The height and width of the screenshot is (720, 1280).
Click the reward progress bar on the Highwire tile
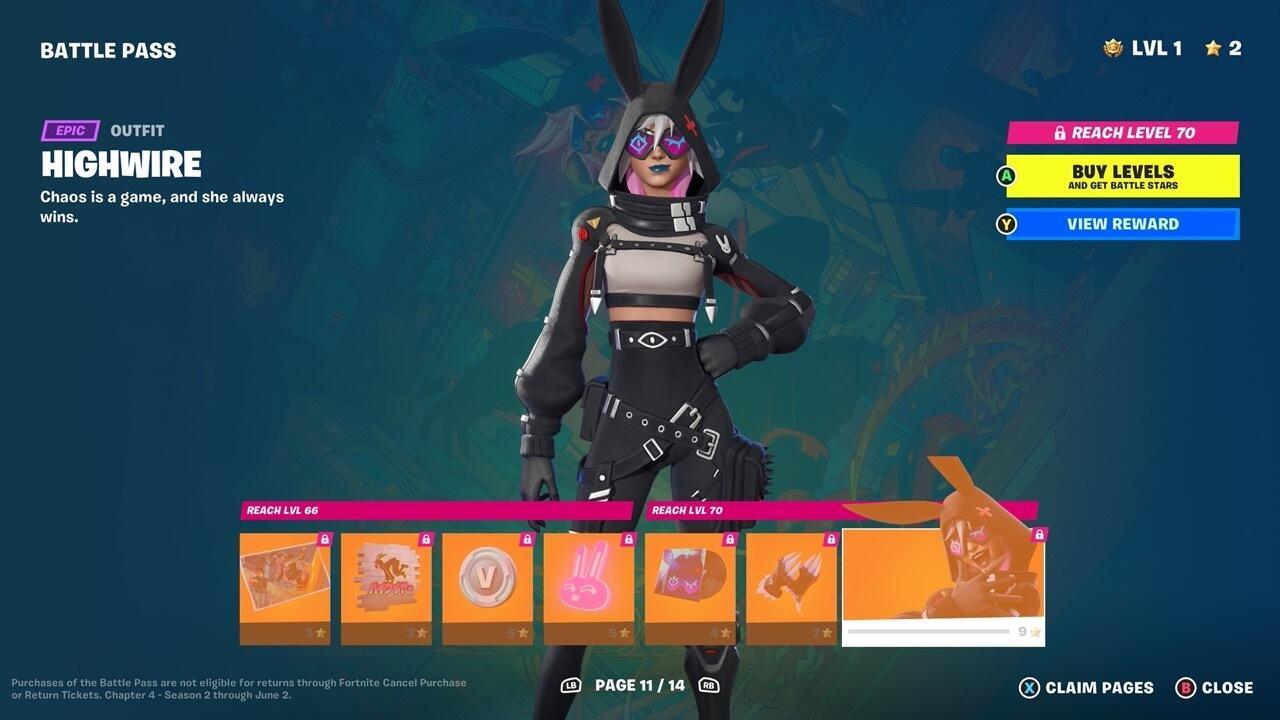pyautogui.click(x=930, y=631)
